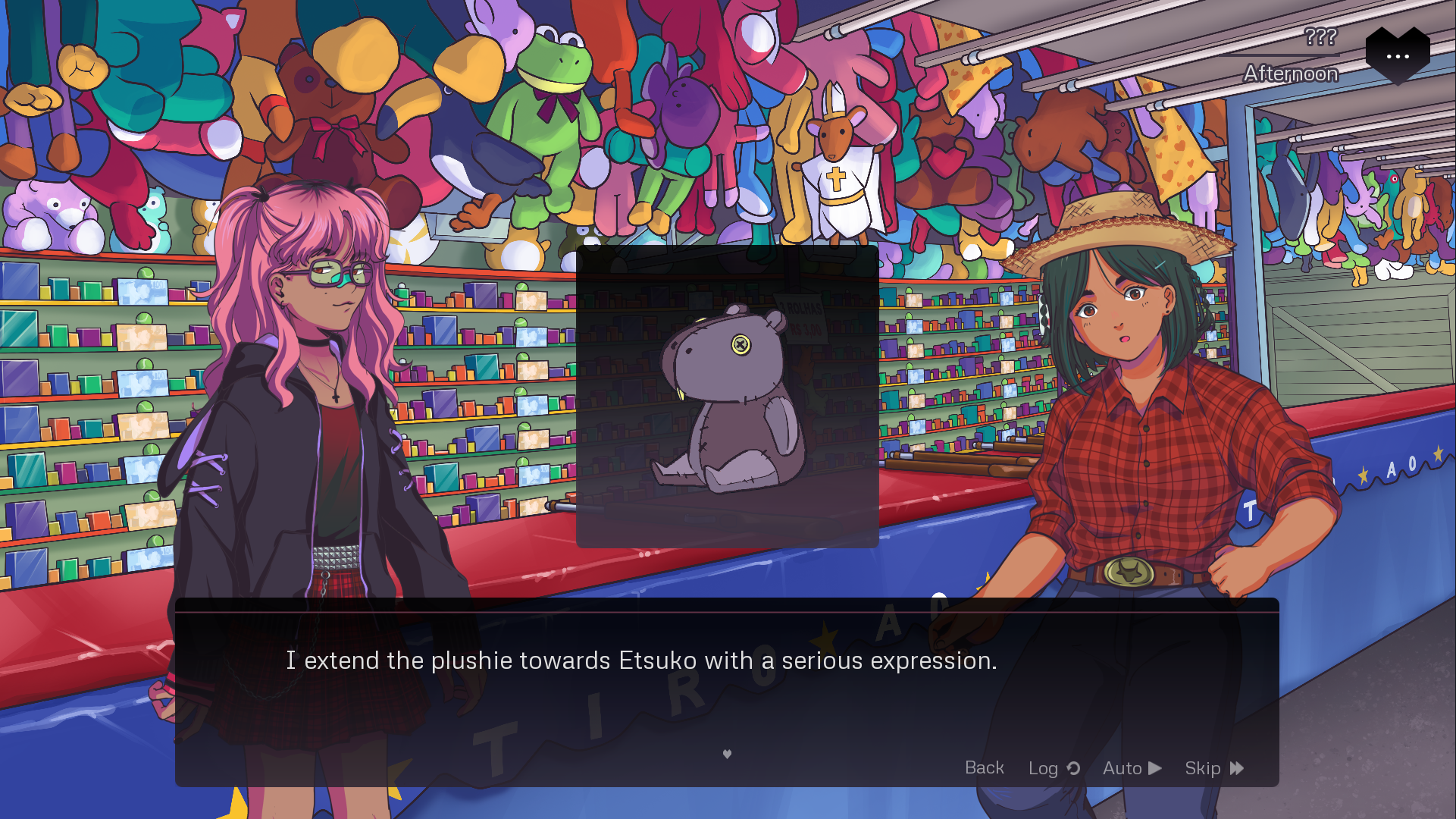This screenshot has width=1456, height=819.
Task: Turn on Auto advance
Action: coord(1132,768)
